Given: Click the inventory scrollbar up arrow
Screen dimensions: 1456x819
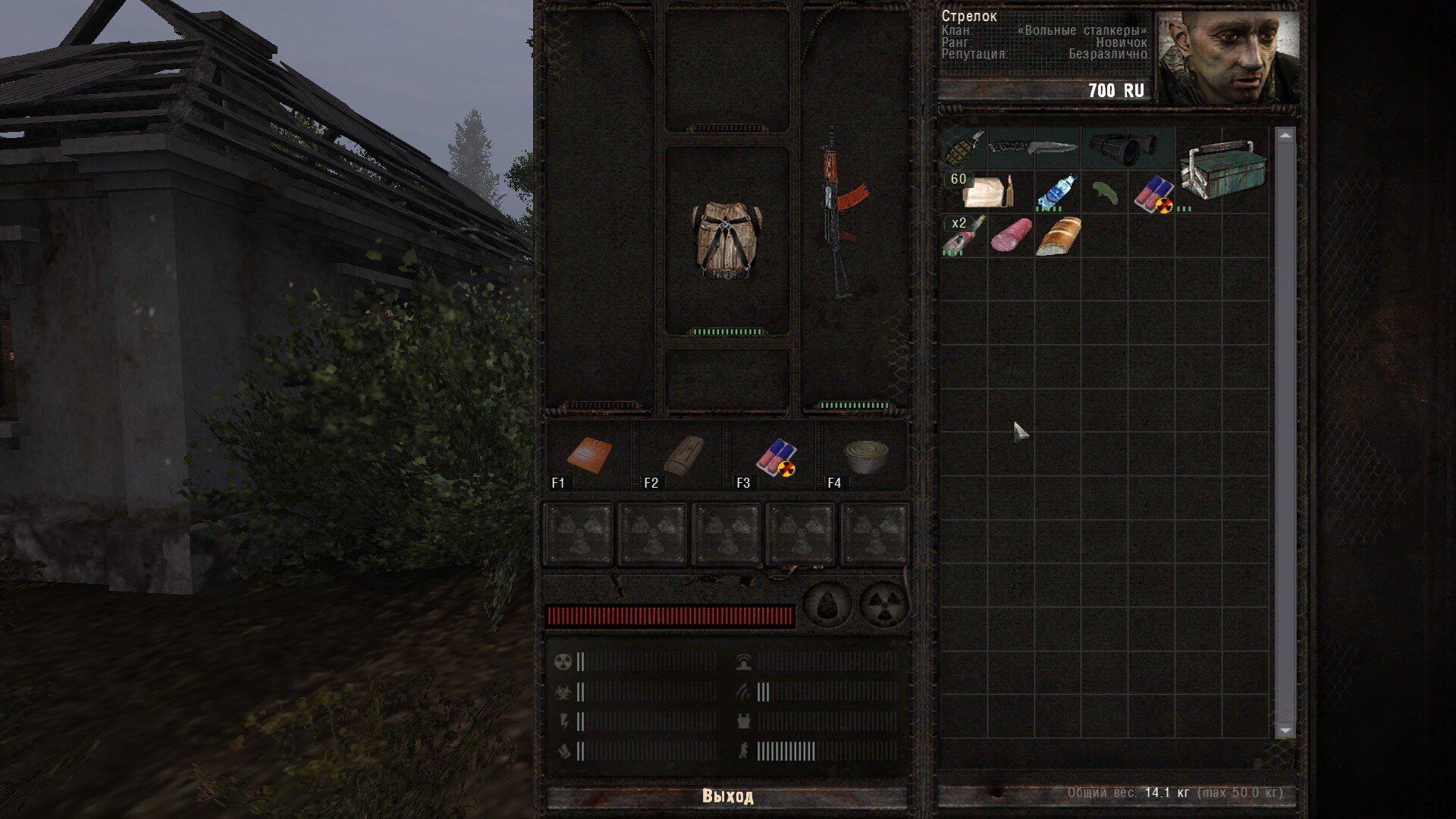Looking at the screenshot, I should [x=1285, y=136].
